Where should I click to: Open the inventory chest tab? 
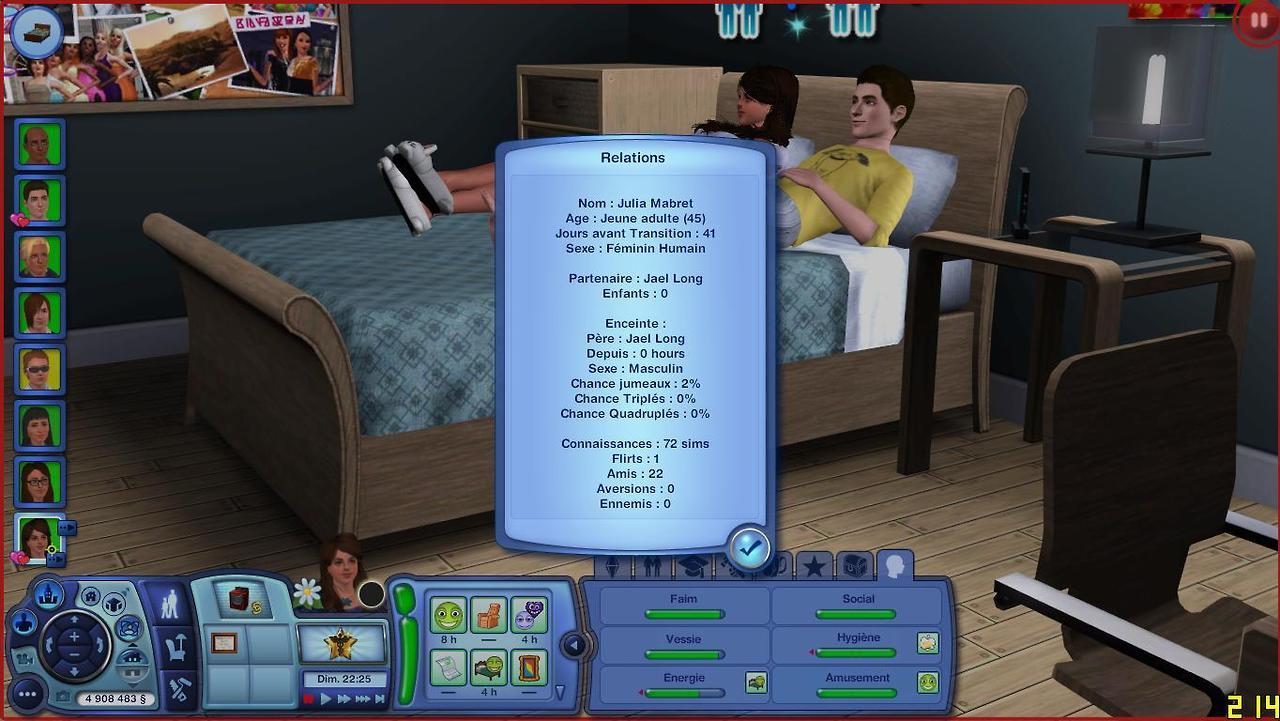(854, 567)
